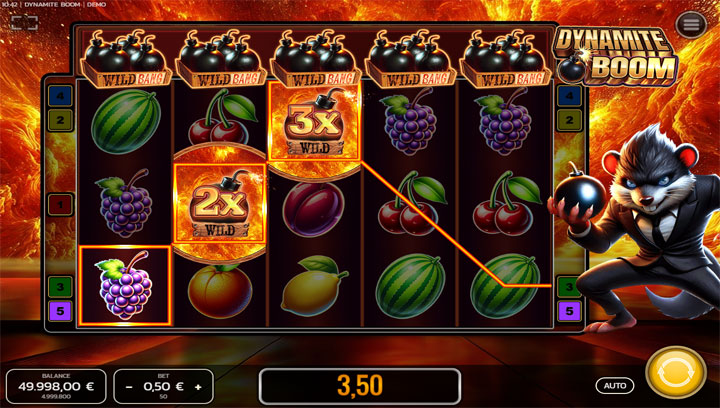Spin the reels with the gold button
Viewport: 720px width, 408px height.
676,376
